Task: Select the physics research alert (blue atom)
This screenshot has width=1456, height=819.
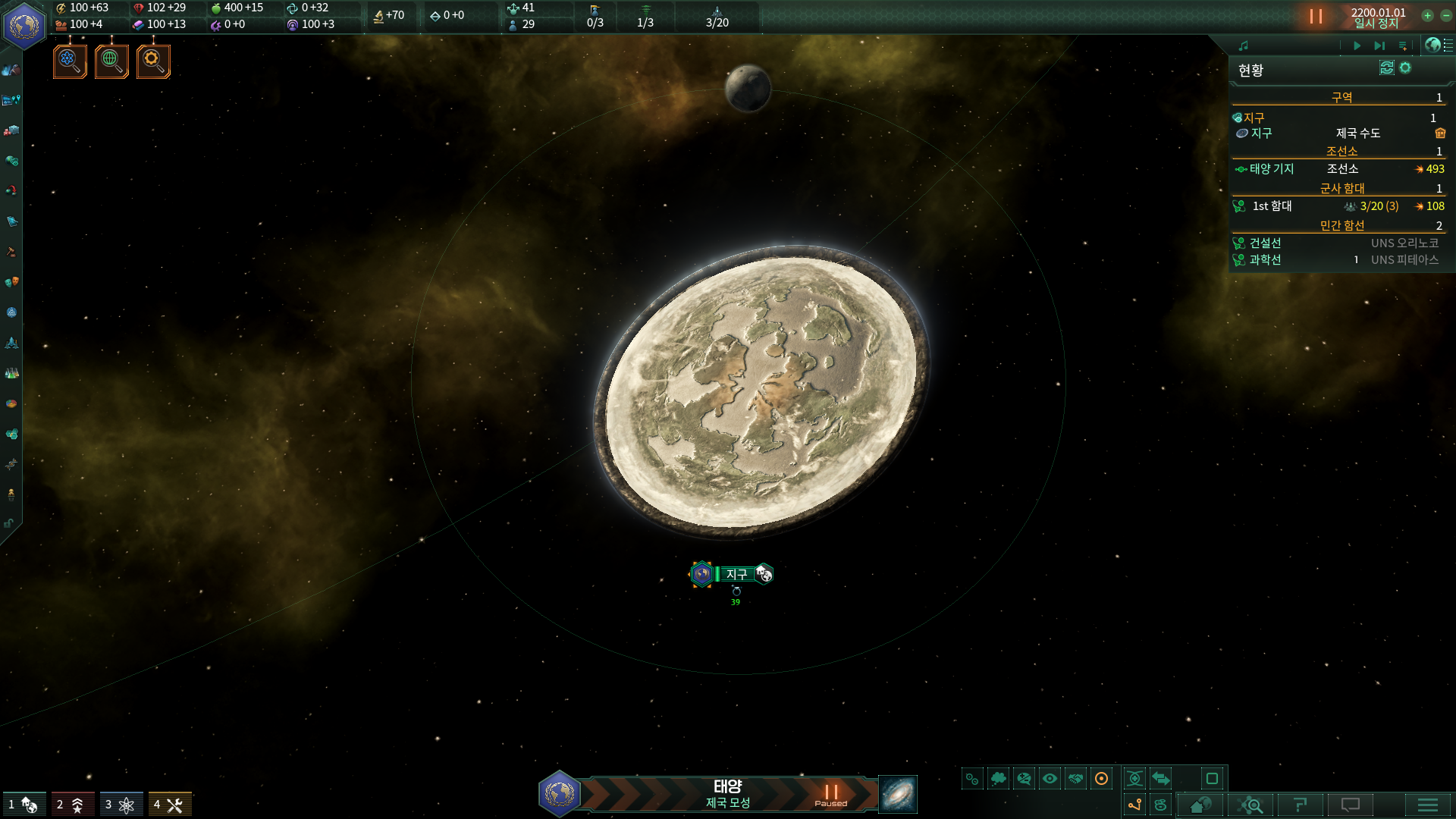Action: click(70, 61)
